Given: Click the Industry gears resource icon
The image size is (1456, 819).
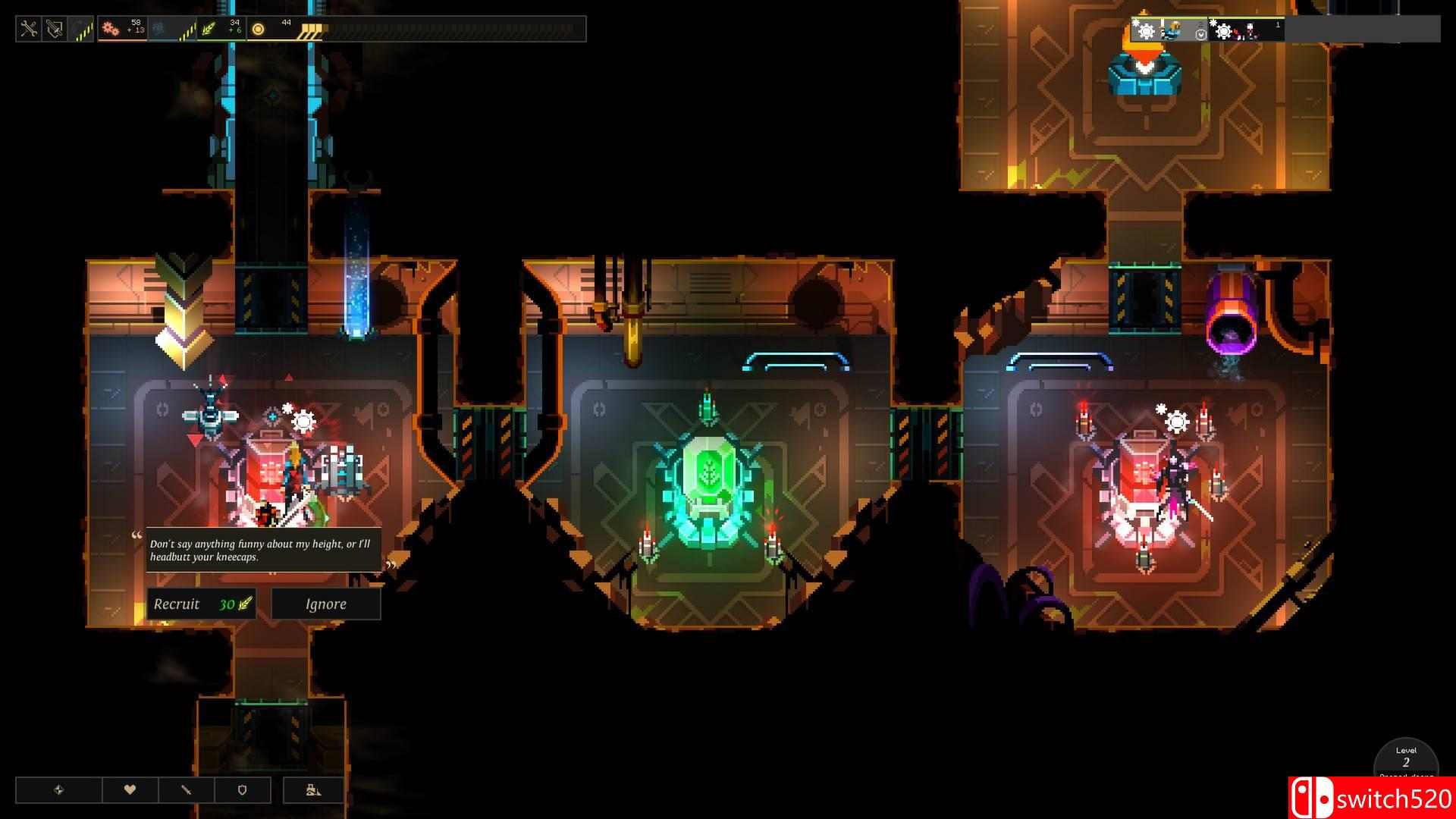Looking at the screenshot, I should (111, 29).
